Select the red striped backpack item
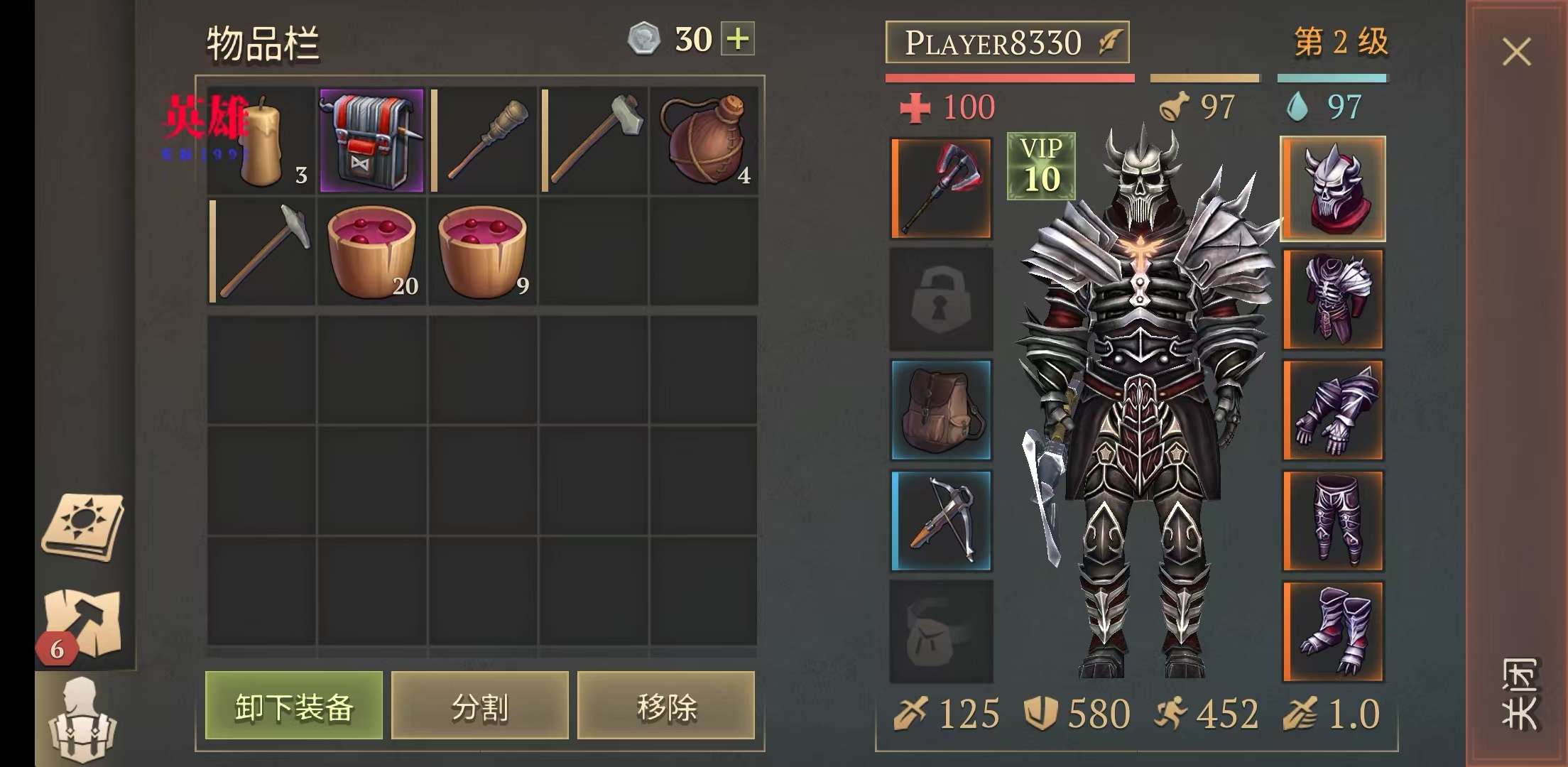Image resolution: width=1568 pixels, height=767 pixels. click(371, 141)
